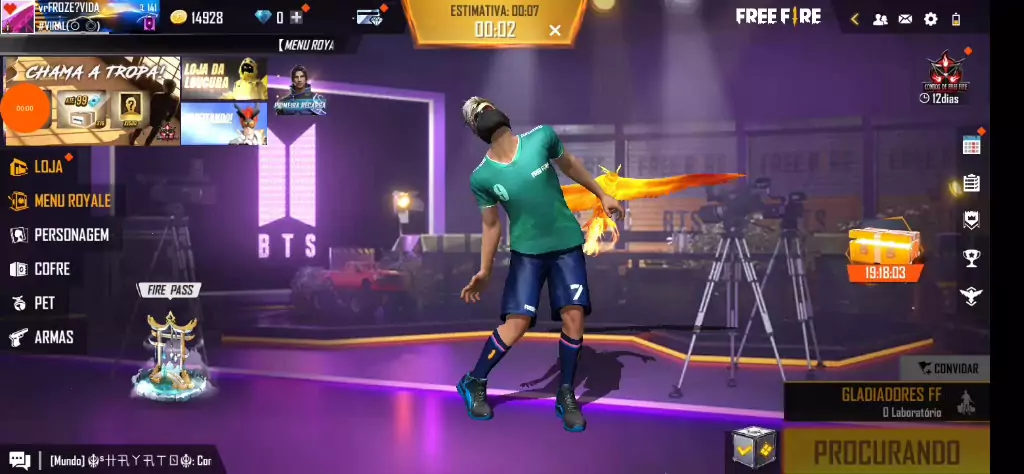Image resolution: width=1024 pixels, height=474 pixels.
Task: Tap the orange screen recorder timer button
Action: pos(25,108)
